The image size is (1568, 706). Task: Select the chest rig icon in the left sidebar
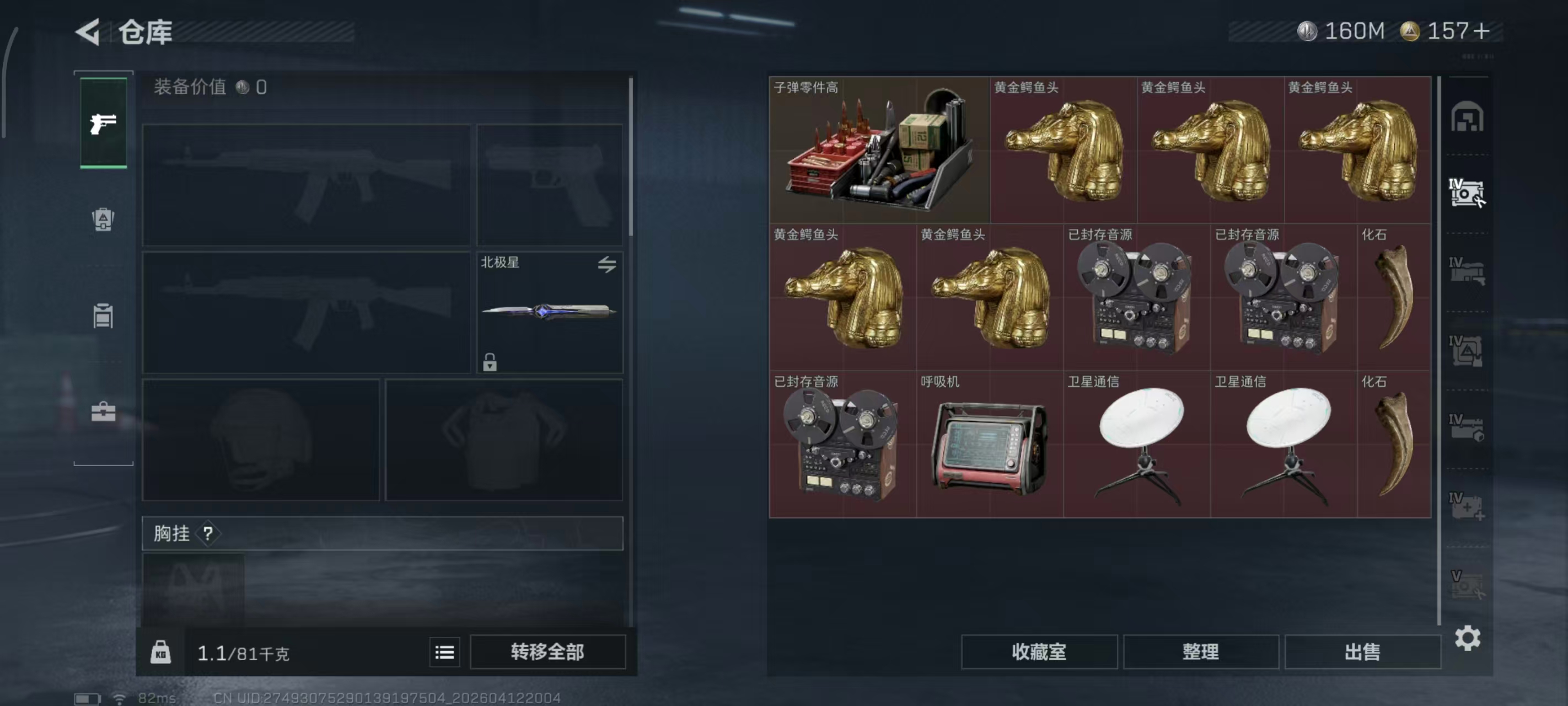(x=104, y=317)
